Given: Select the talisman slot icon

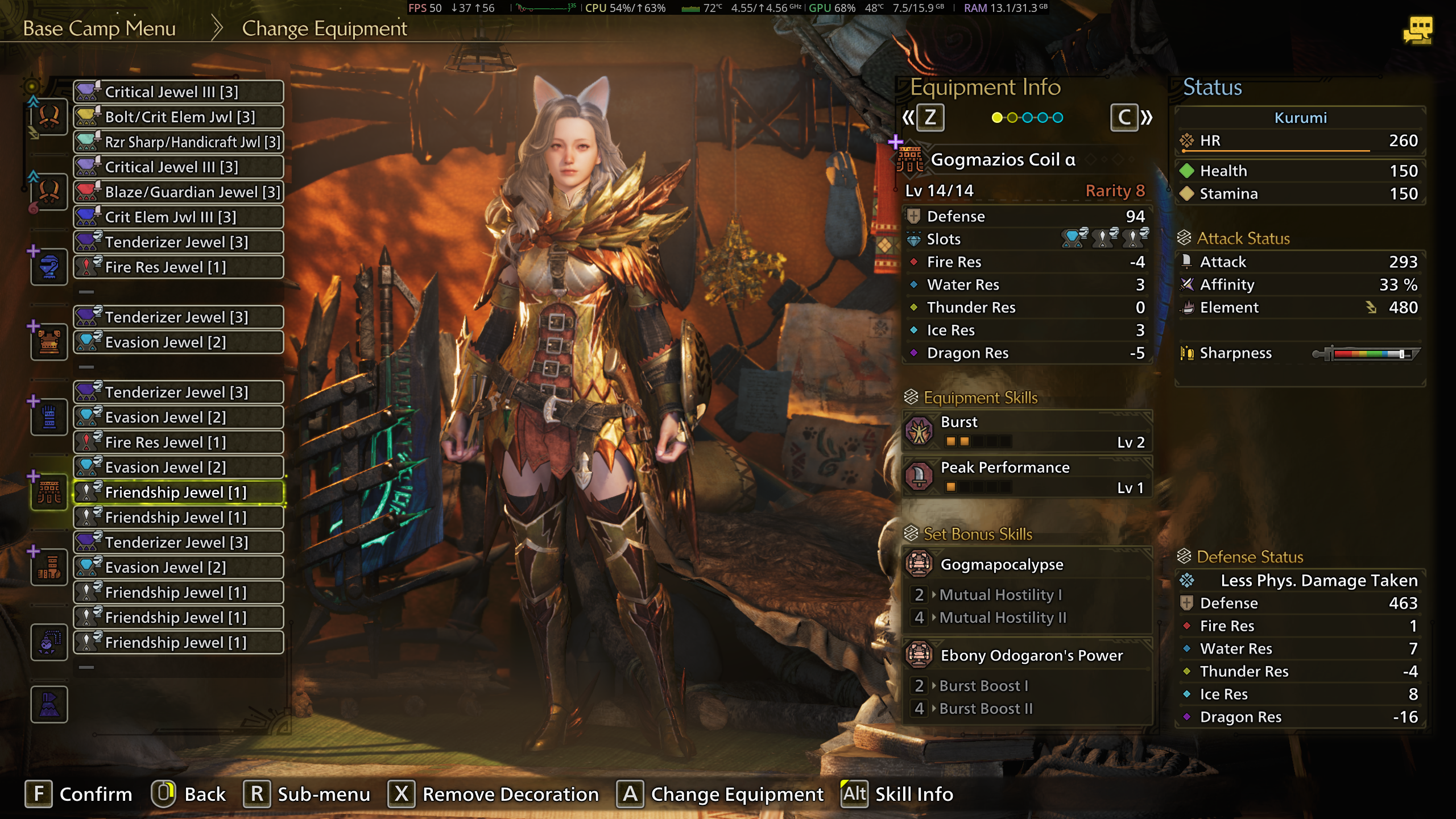Looking at the screenshot, I should [x=49, y=643].
